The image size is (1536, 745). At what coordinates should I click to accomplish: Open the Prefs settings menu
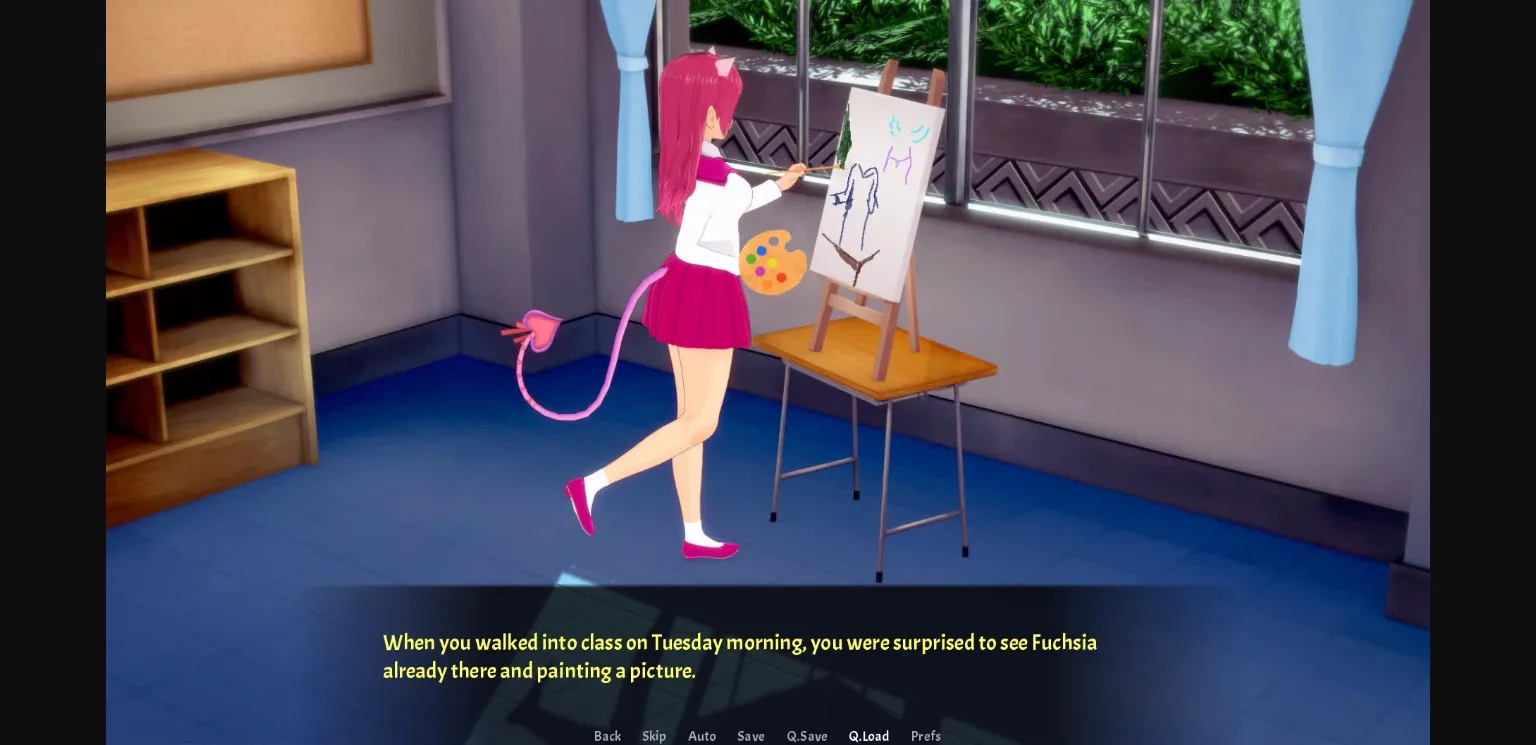click(x=925, y=736)
